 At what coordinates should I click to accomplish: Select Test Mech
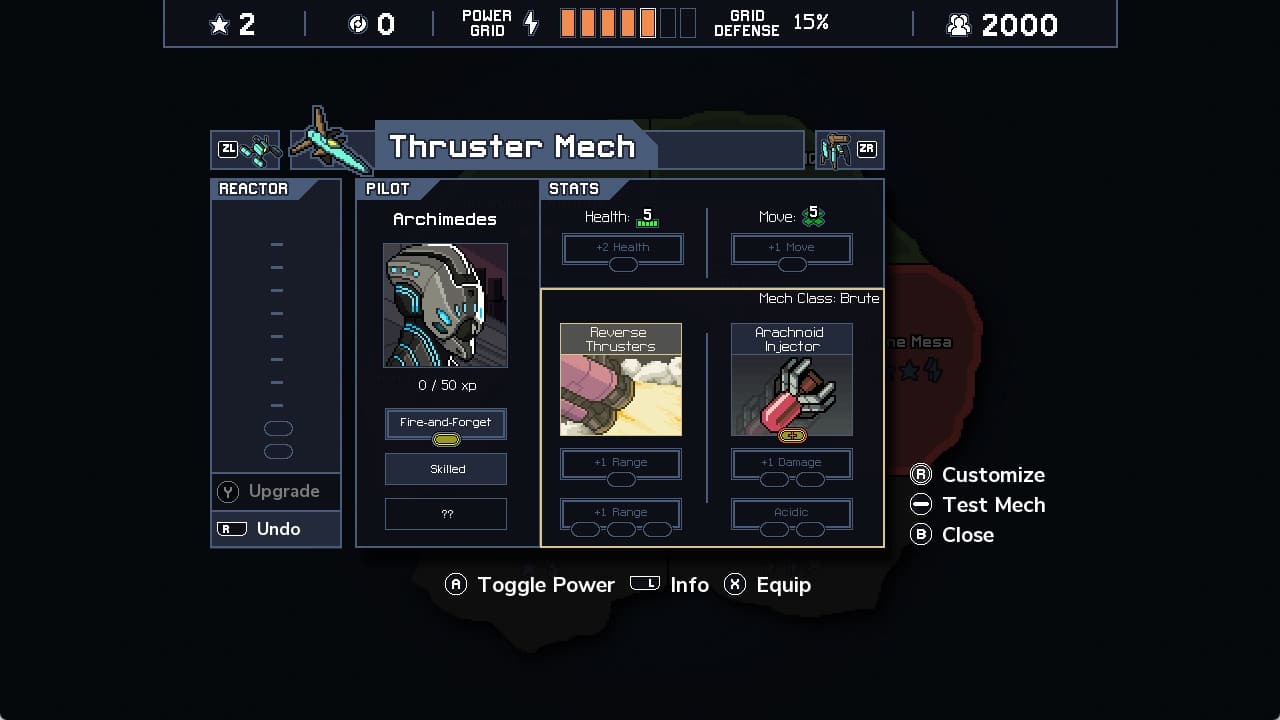[x=992, y=504]
